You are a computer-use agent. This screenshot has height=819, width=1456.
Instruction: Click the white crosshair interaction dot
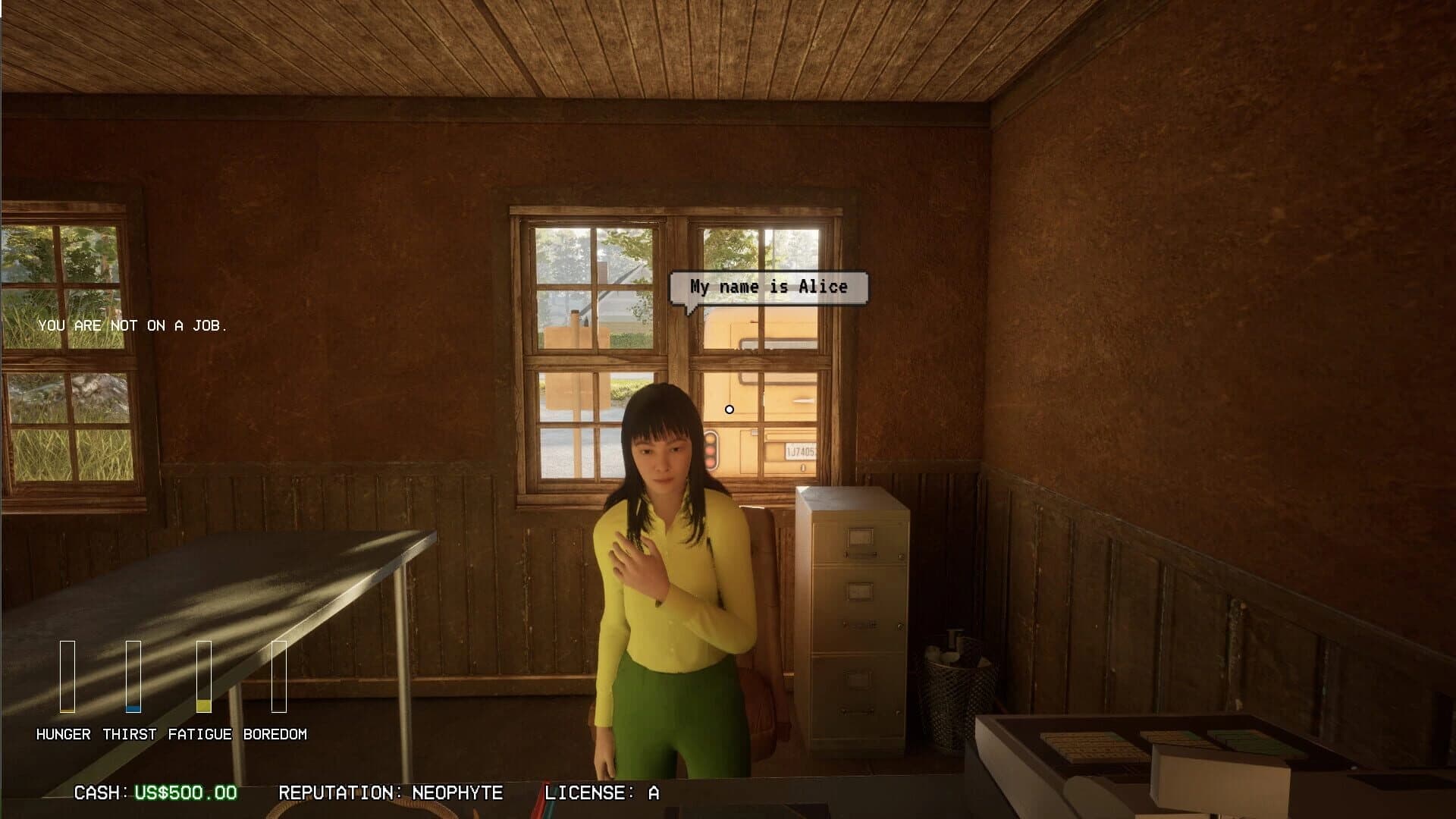730,409
